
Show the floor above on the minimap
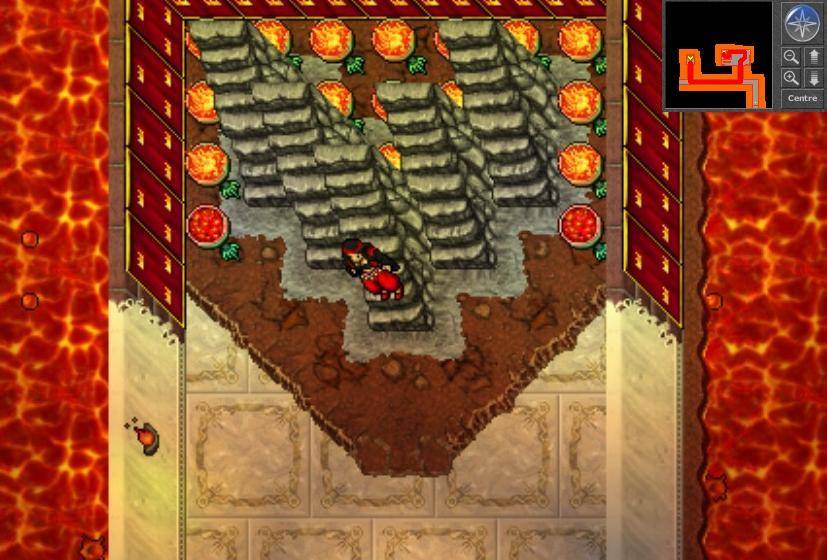[x=813, y=57]
